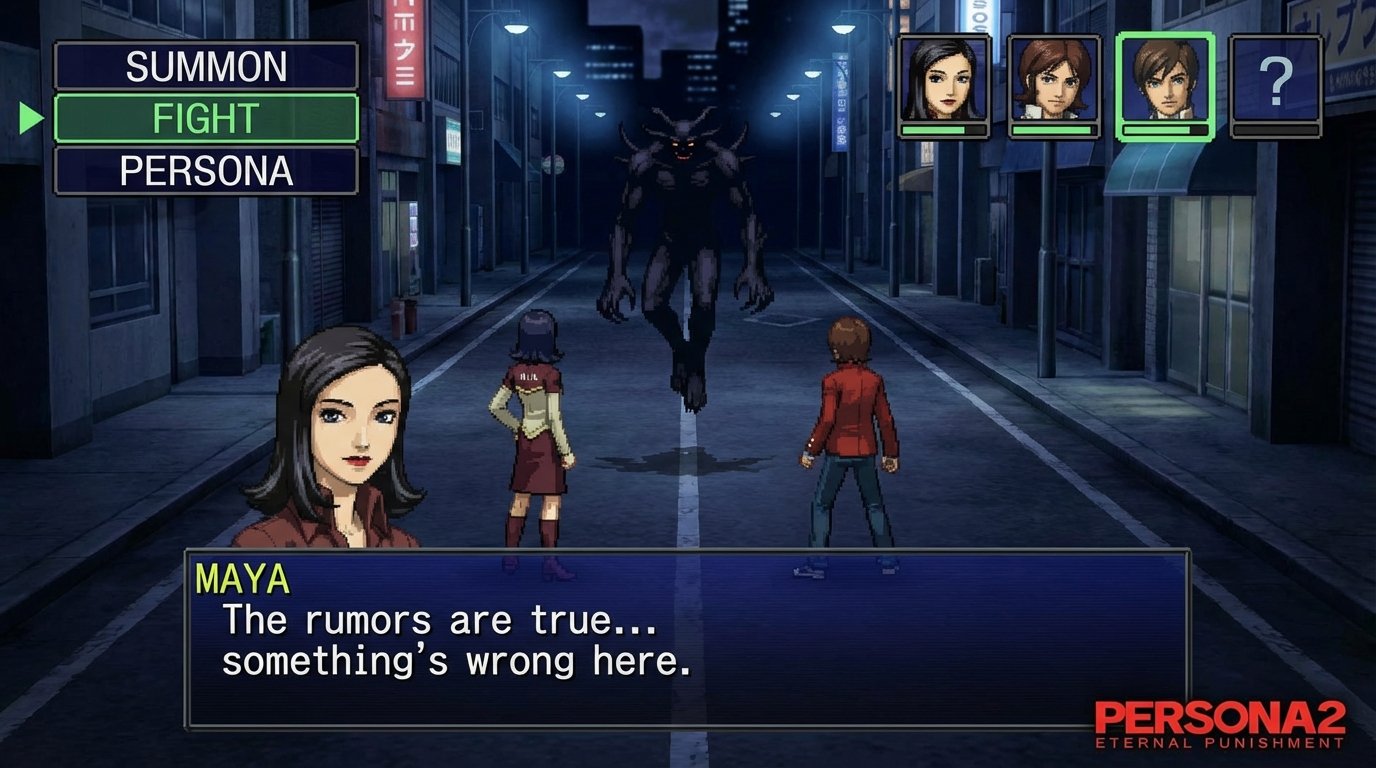Click the cursor arrow beside FIGHT
The image size is (1376, 768).
click(30, 119)
